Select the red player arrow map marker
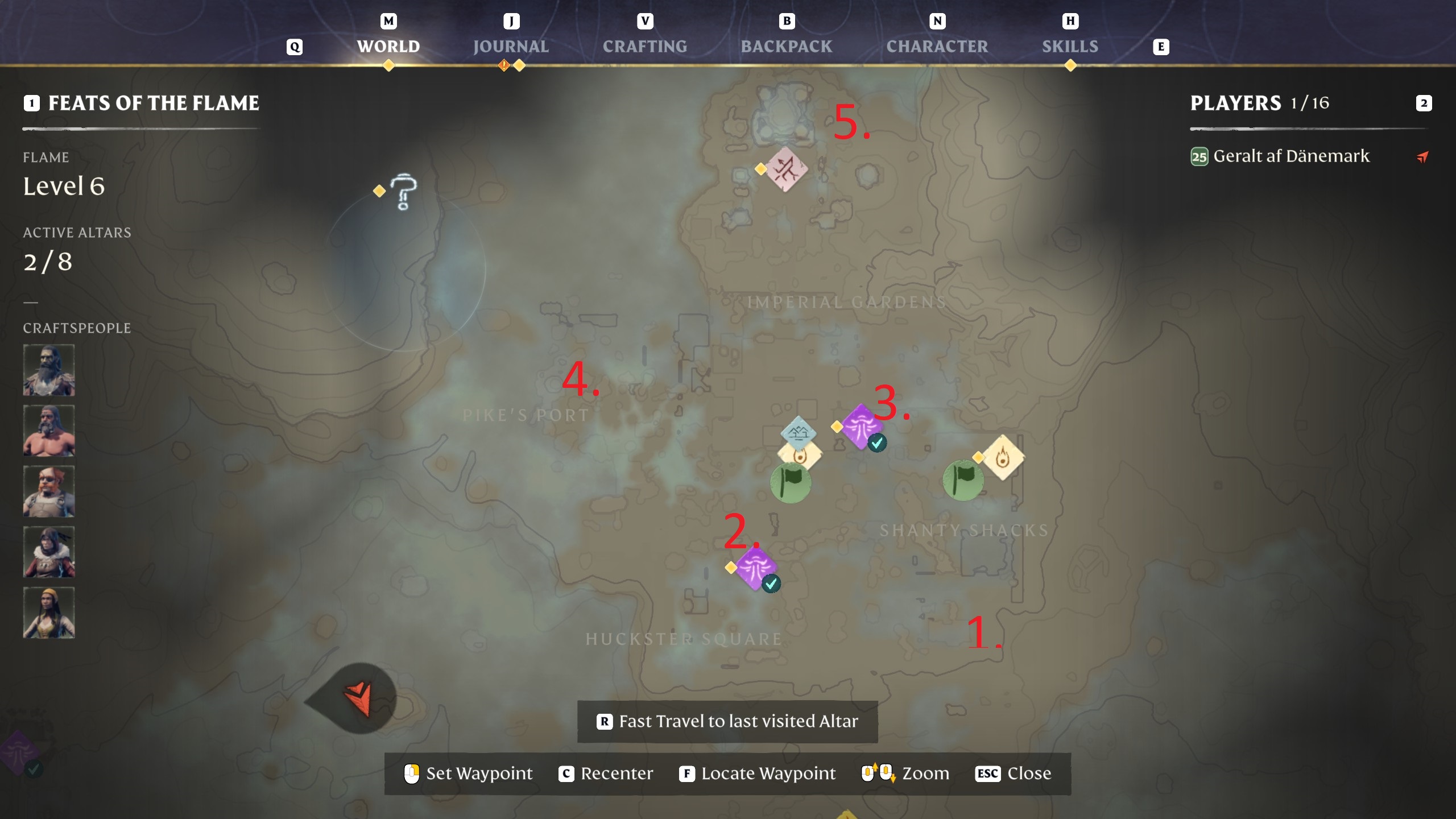1456x819 pixels. (359, 698)
